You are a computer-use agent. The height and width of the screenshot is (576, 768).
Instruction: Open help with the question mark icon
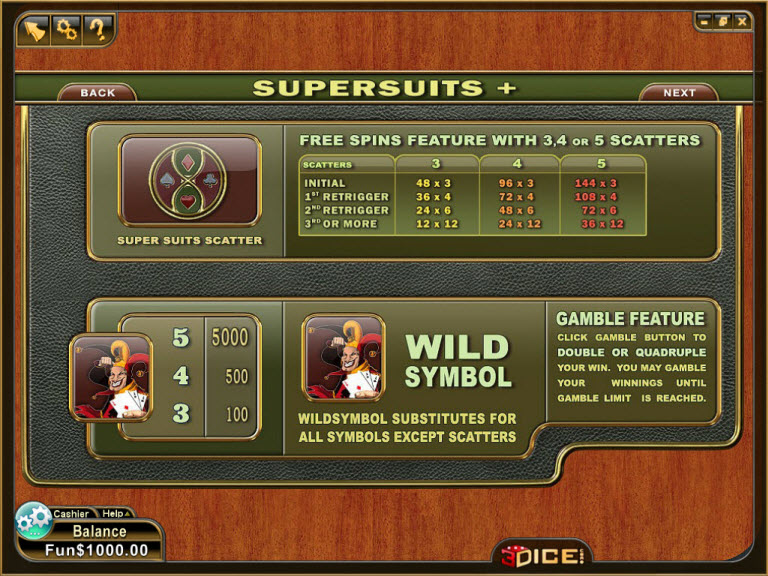tap(97, 30)
